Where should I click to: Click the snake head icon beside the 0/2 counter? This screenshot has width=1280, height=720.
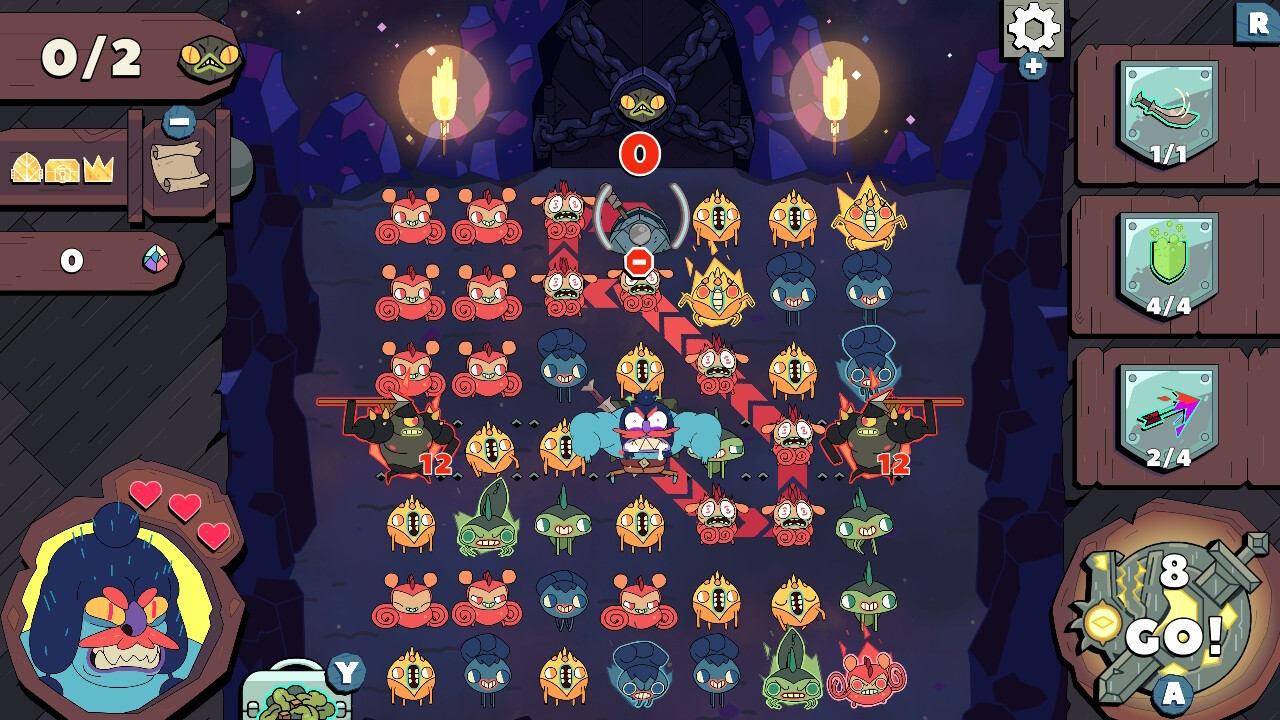[208, 60]
